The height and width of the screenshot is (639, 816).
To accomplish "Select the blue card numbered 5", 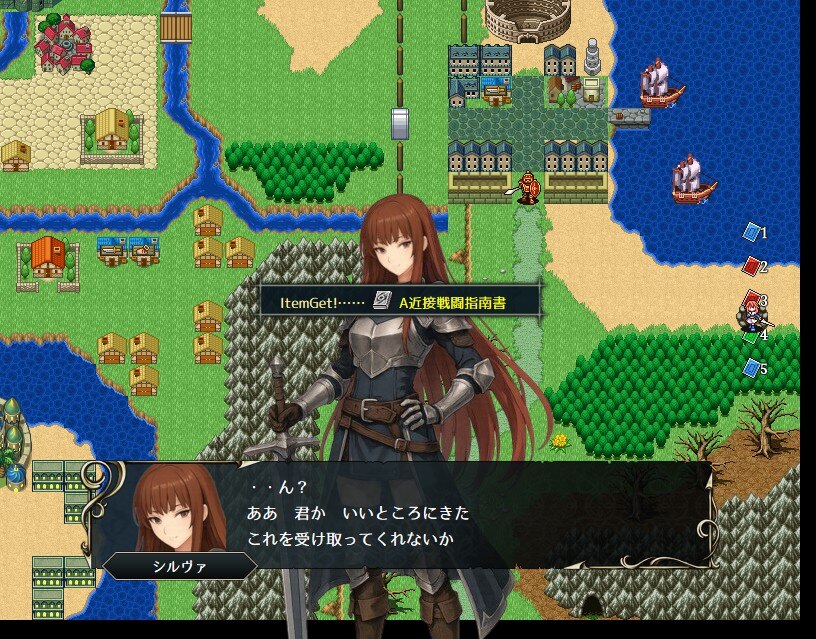I will click(x=751, y=368).
